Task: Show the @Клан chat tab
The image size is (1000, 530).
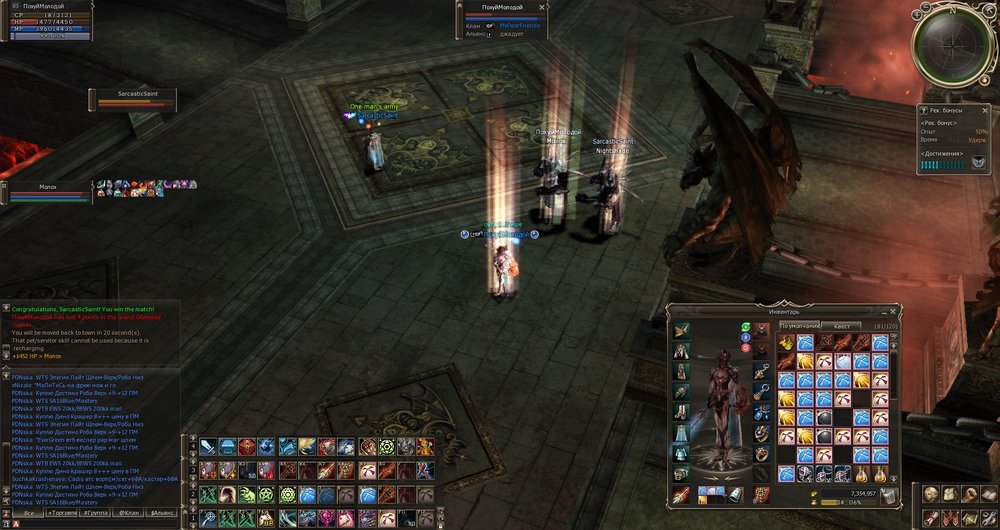Action: (129, 512)
